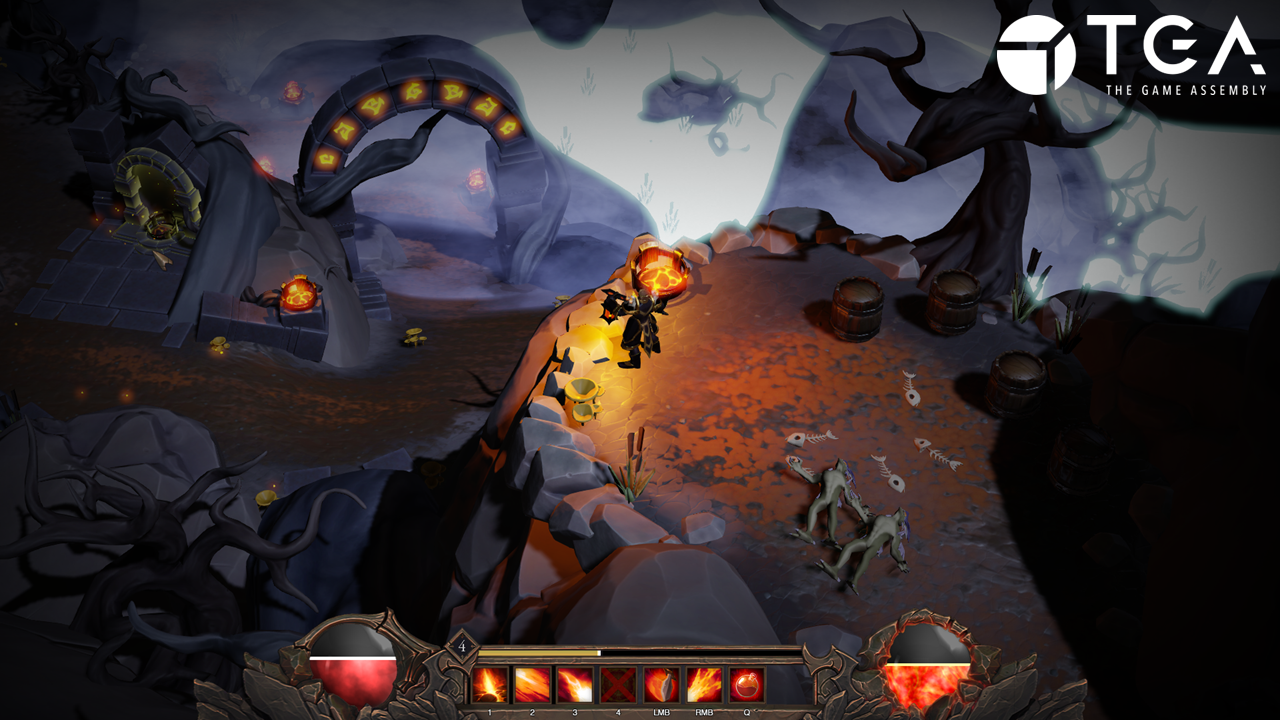Select the locked red-X skill slot
This screenshot has width=1280, height=720.
(618, 685)
